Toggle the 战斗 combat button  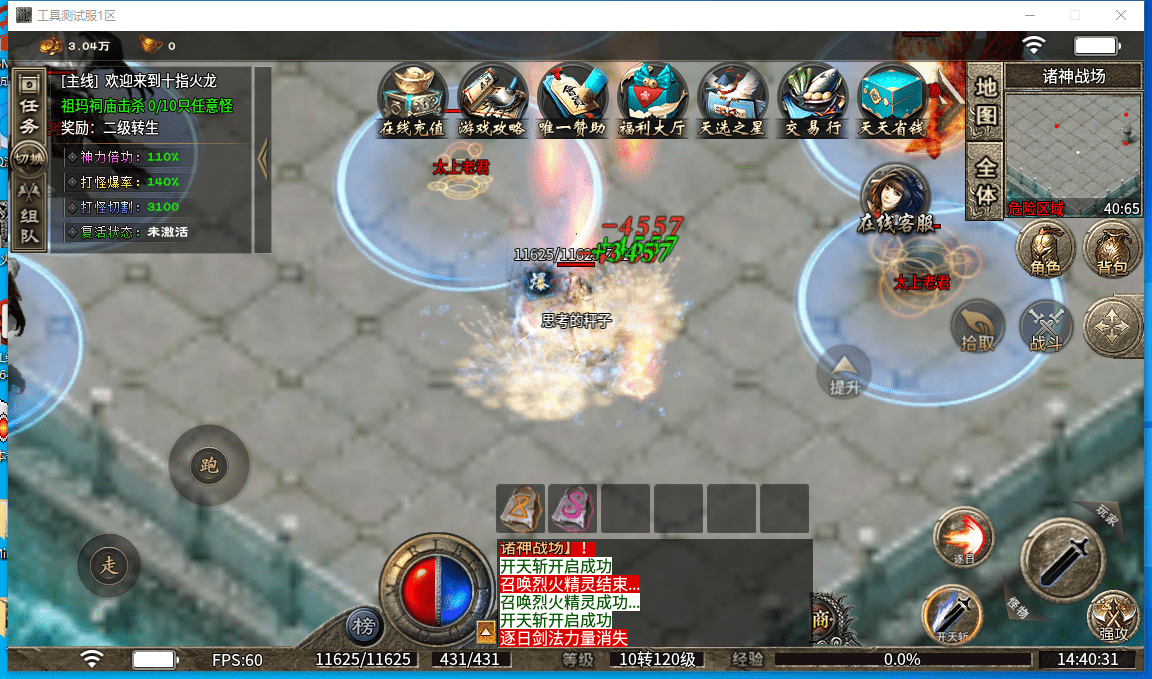point(1045,326)
